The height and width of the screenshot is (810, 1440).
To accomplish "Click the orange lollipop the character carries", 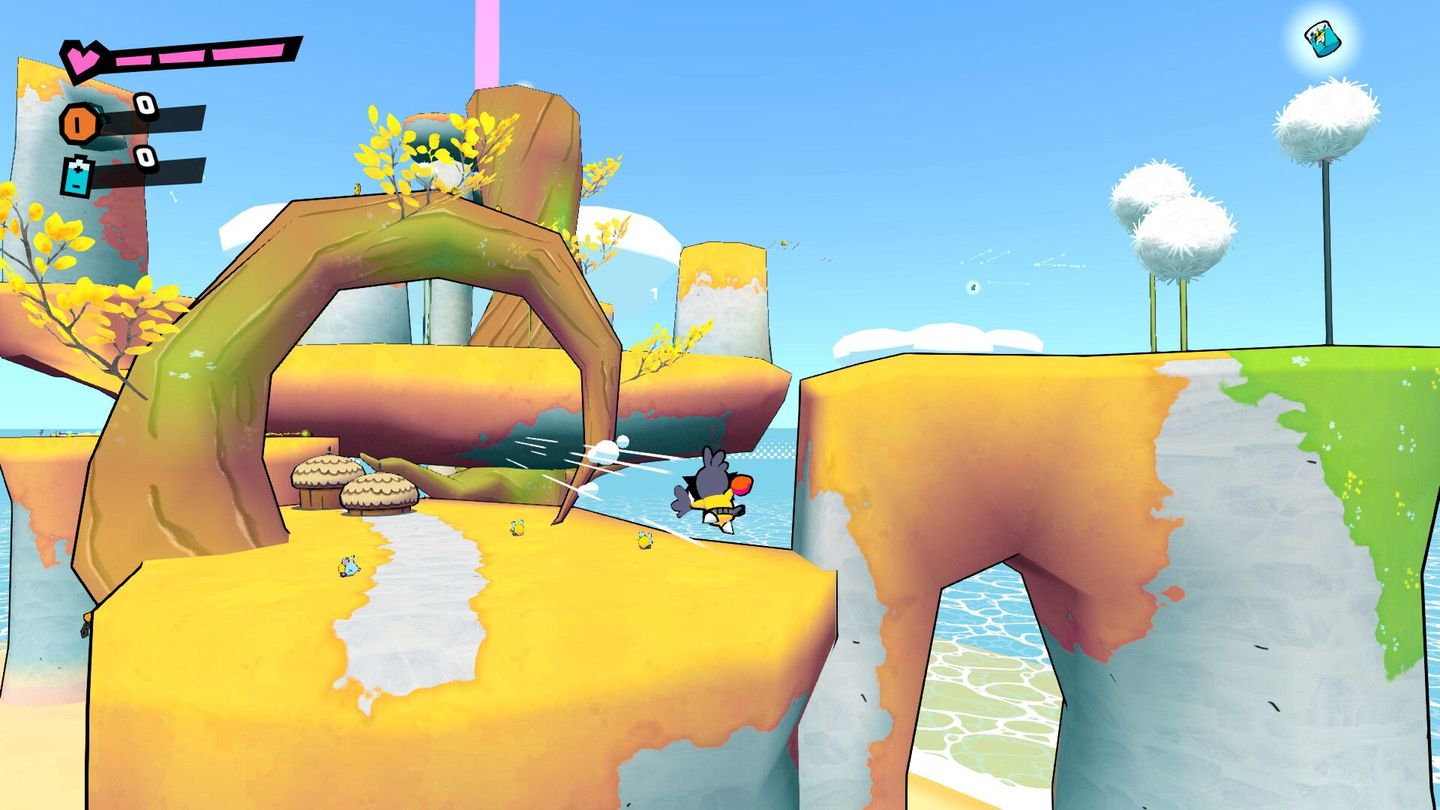I will point(742,483).
